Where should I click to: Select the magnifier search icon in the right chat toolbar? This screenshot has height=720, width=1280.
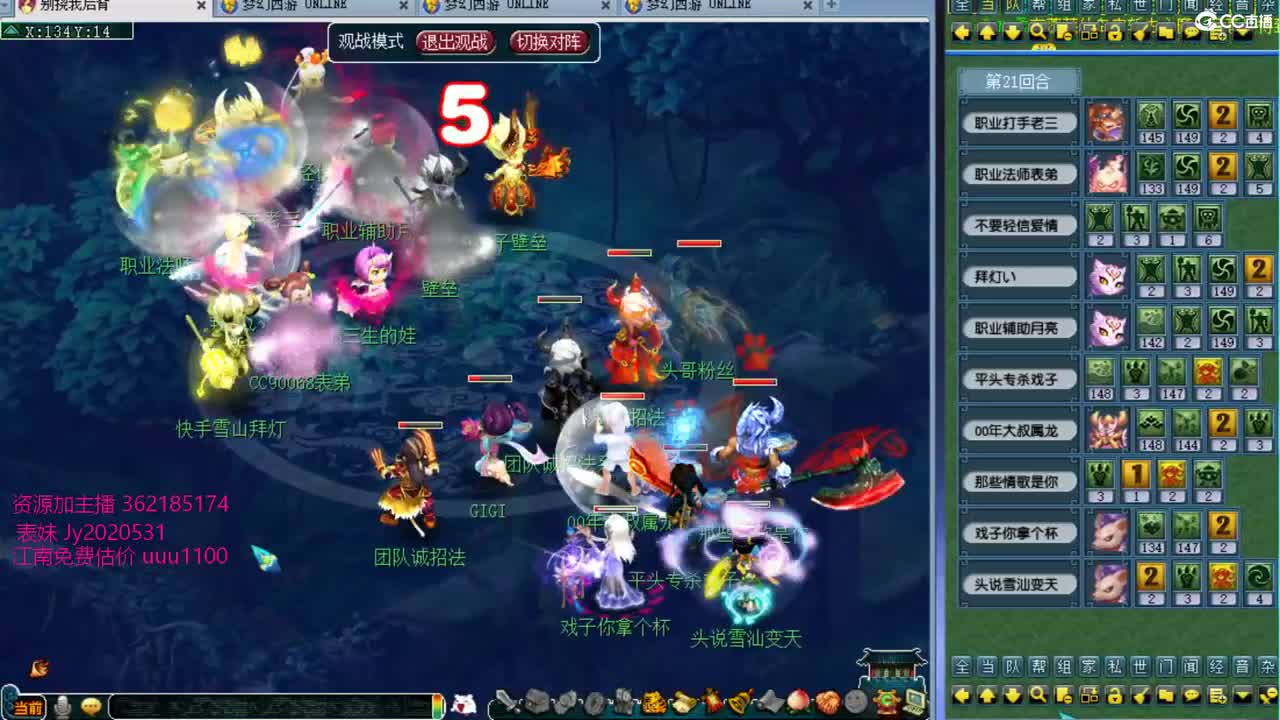click(1038, 32)
